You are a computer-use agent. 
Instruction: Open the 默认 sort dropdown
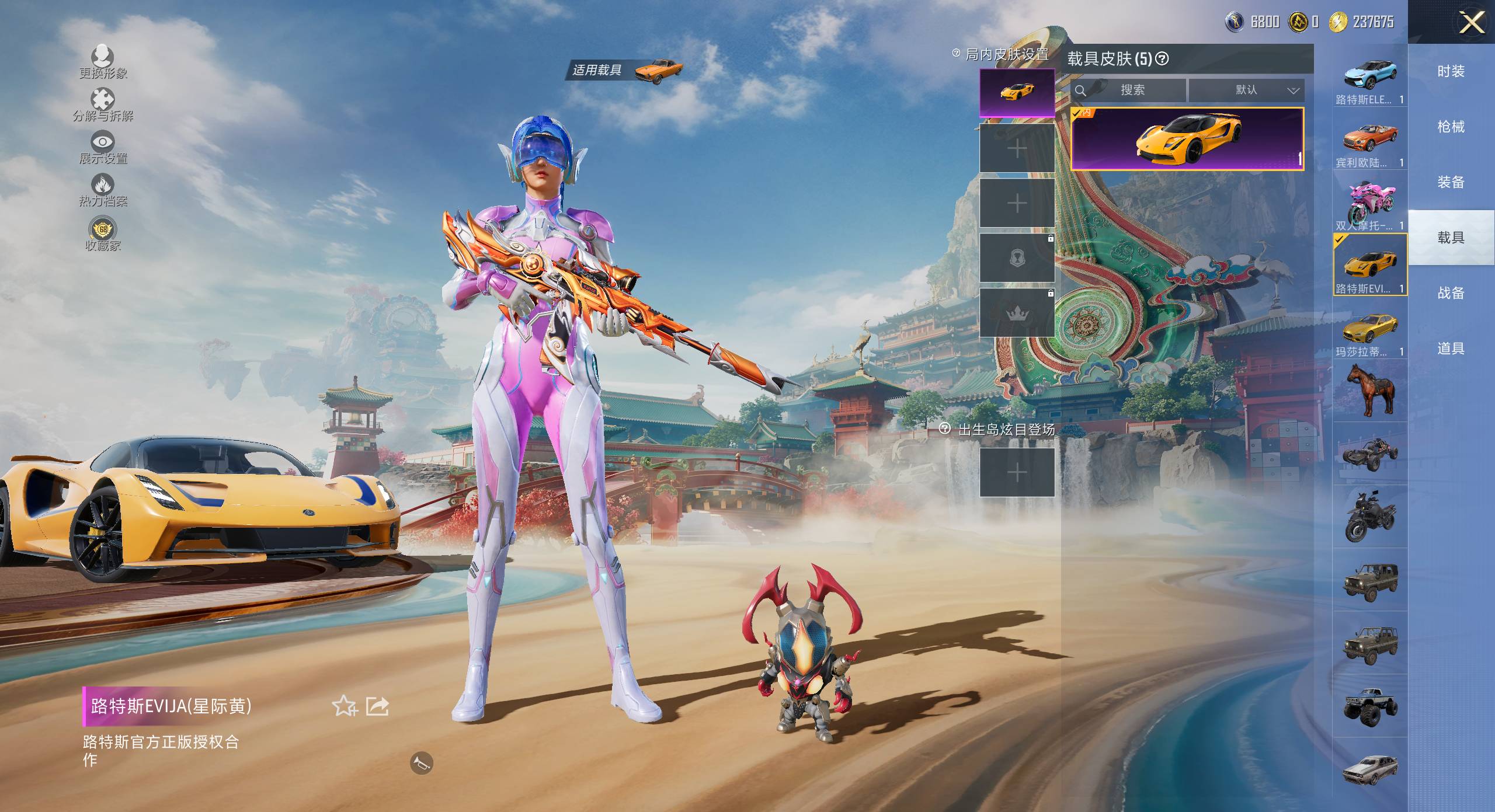click(x=1246, y=90)
